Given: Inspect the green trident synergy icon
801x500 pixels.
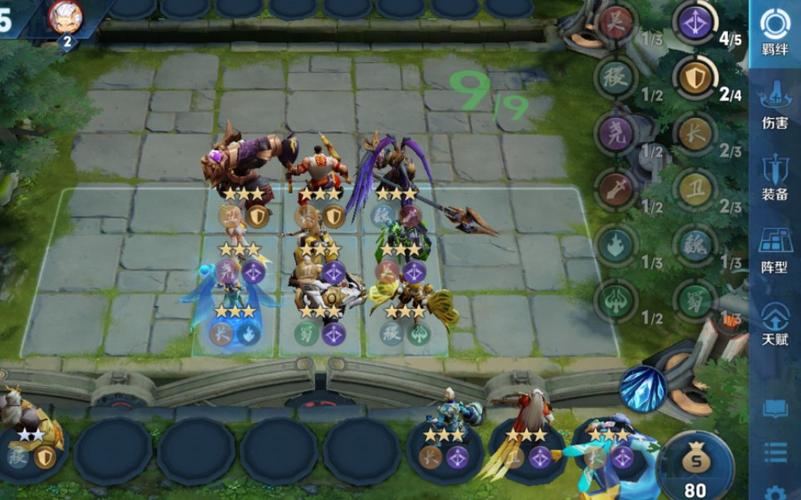Looking at the screenshot, I should [x=616, y=299].
